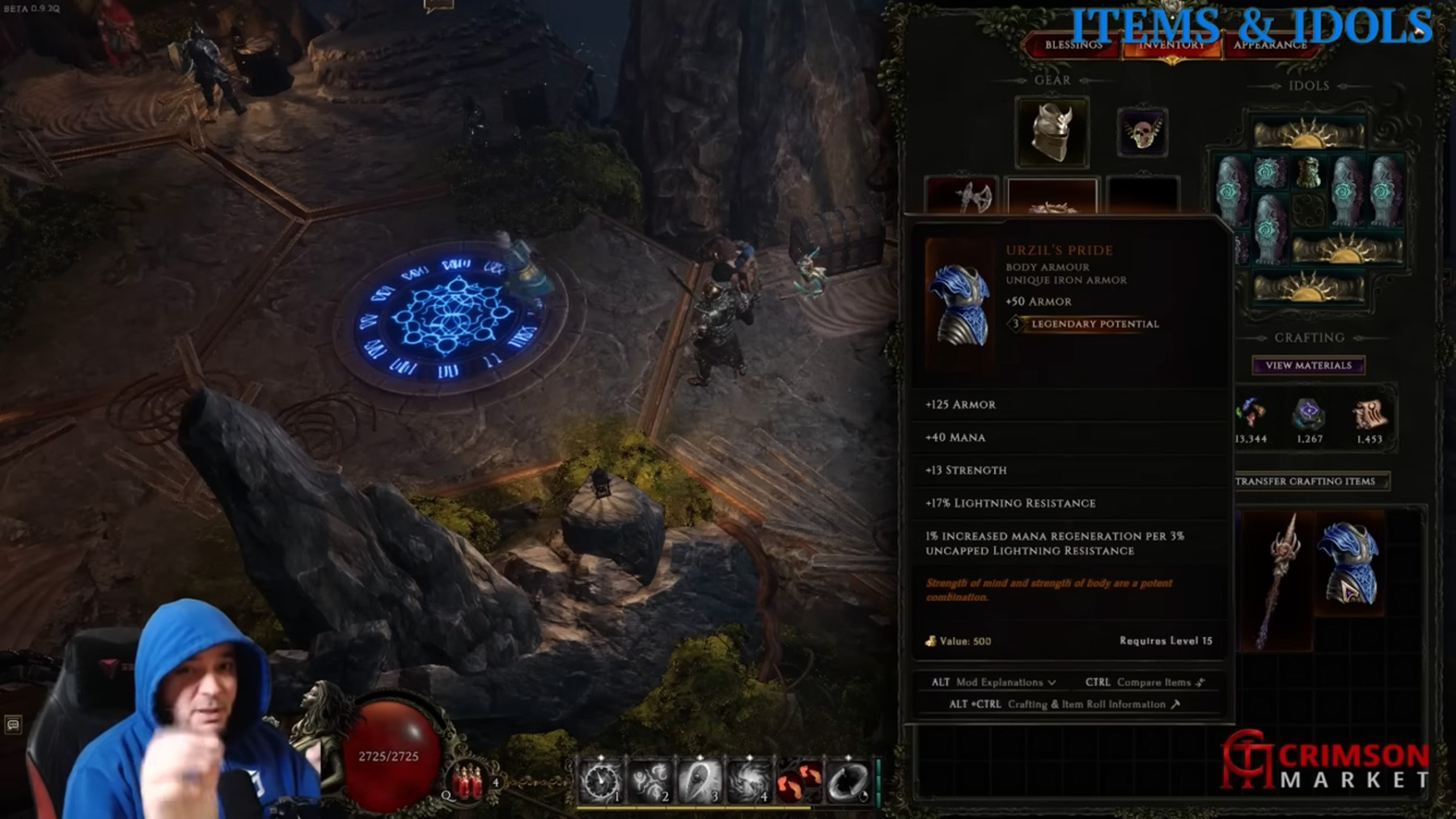The width and height of the screenshot is (1456, 819).
Task: Open the View Materials button
Action: tap(1308, 365)
